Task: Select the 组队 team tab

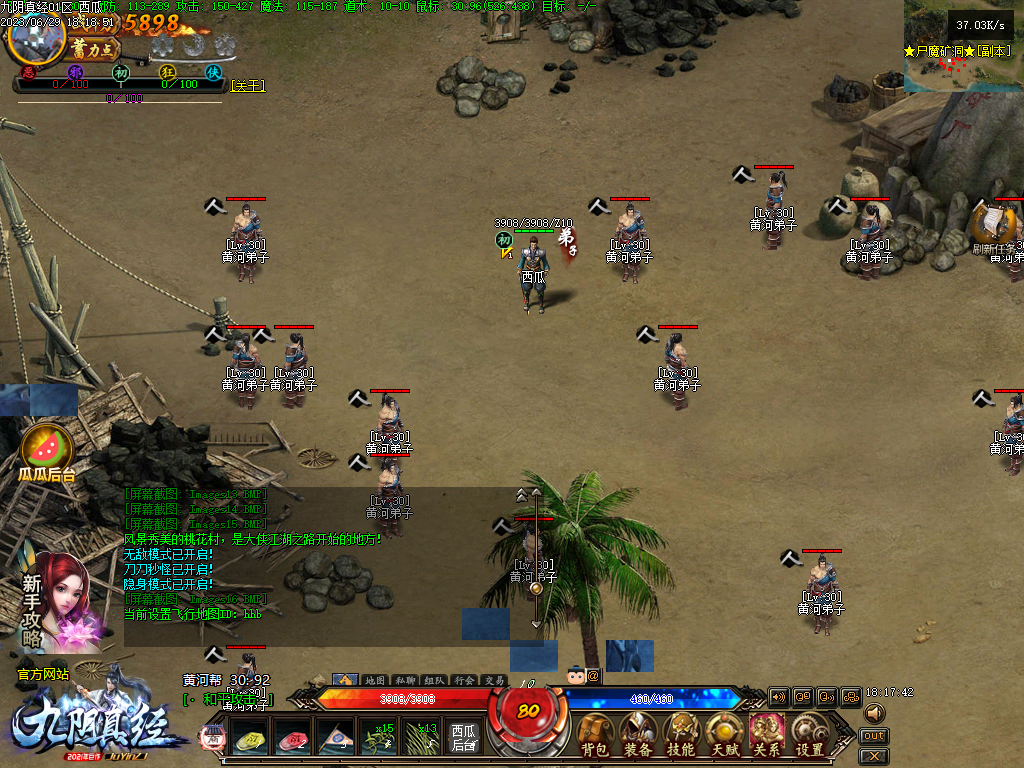Action: (434, 680)
